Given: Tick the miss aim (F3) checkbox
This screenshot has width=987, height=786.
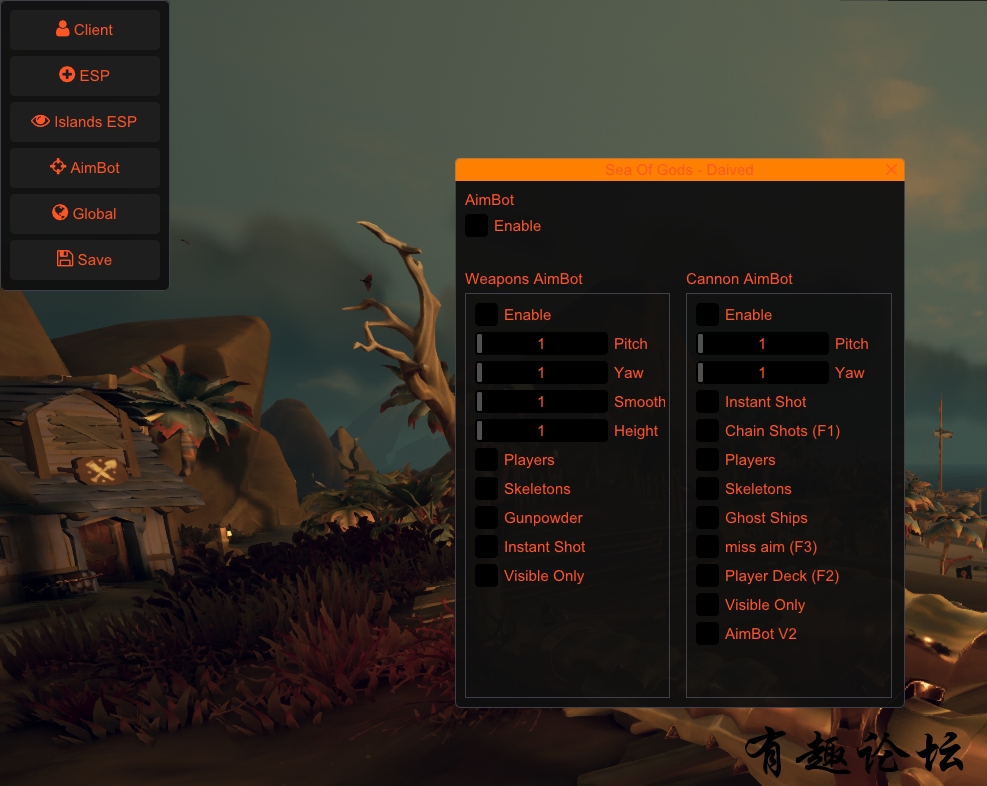Looking at the screenshot, I should coord(707,547).
